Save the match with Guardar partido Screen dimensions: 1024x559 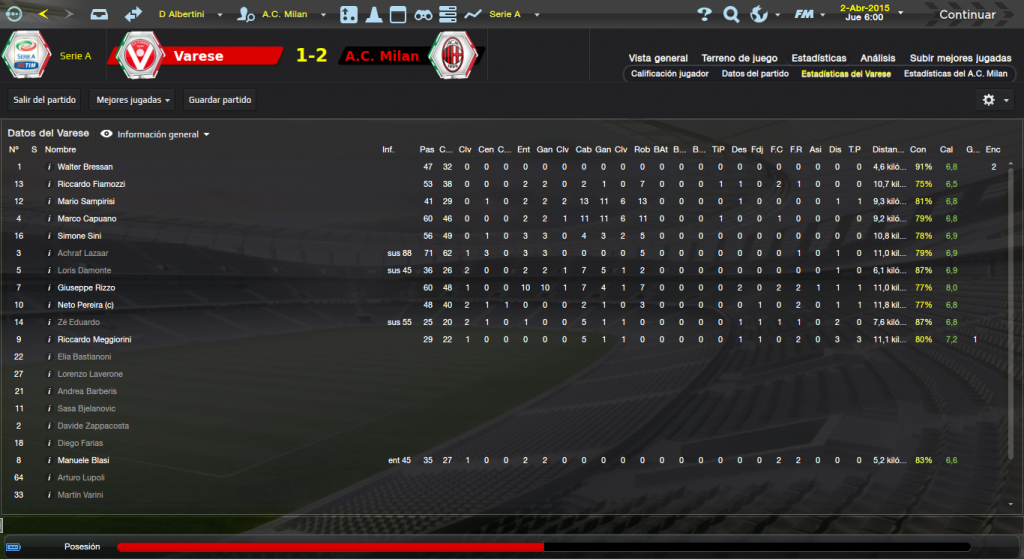click(220, 100)
